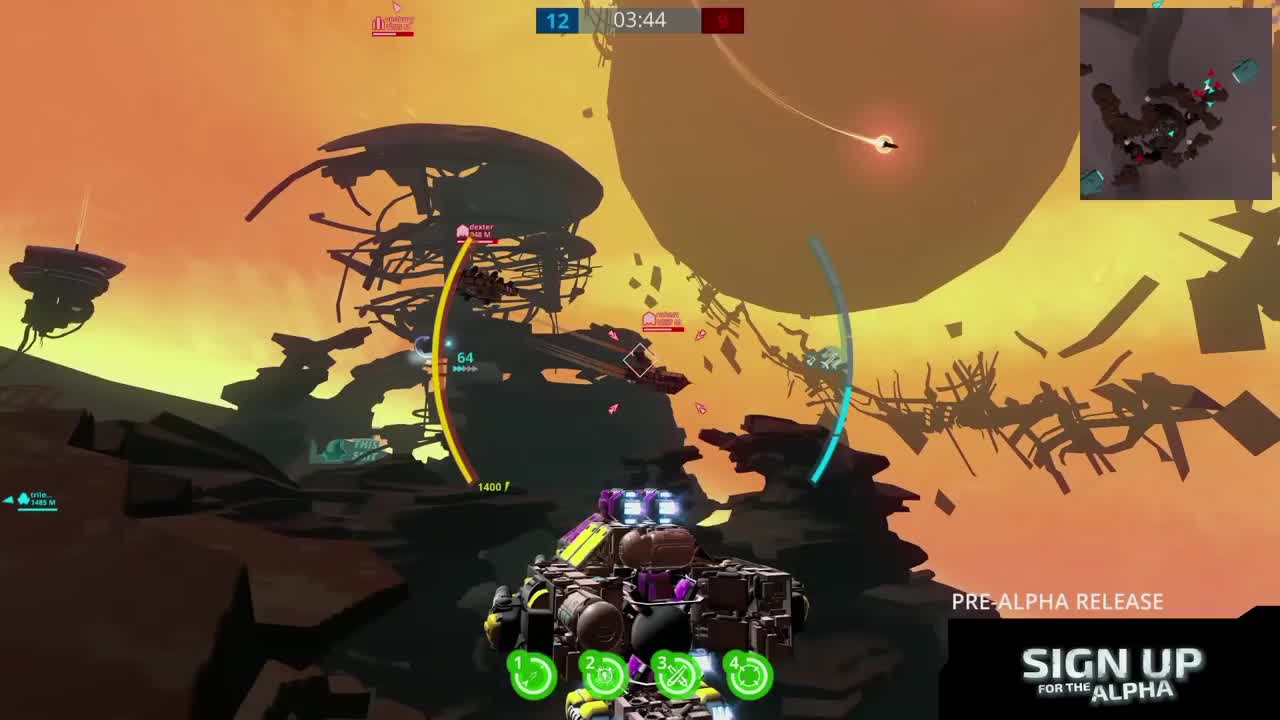This screenshot has width=1280, height=720.
Task: Click the blue team score showing 12
Action: (x=556, y=20)
